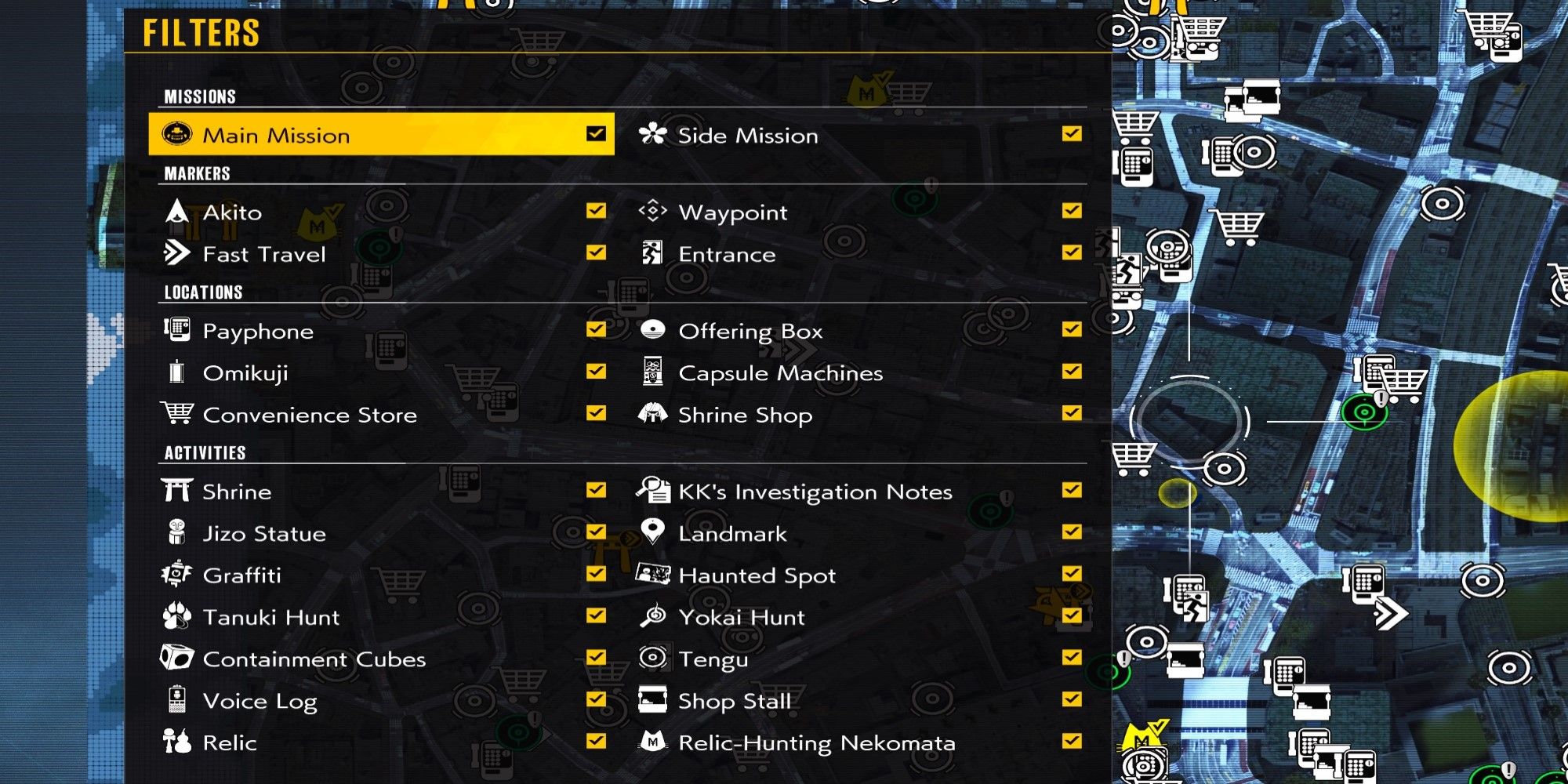Click the FILTERS heading
This screenshot has height=784, width=1568.
tap(201, 33)
